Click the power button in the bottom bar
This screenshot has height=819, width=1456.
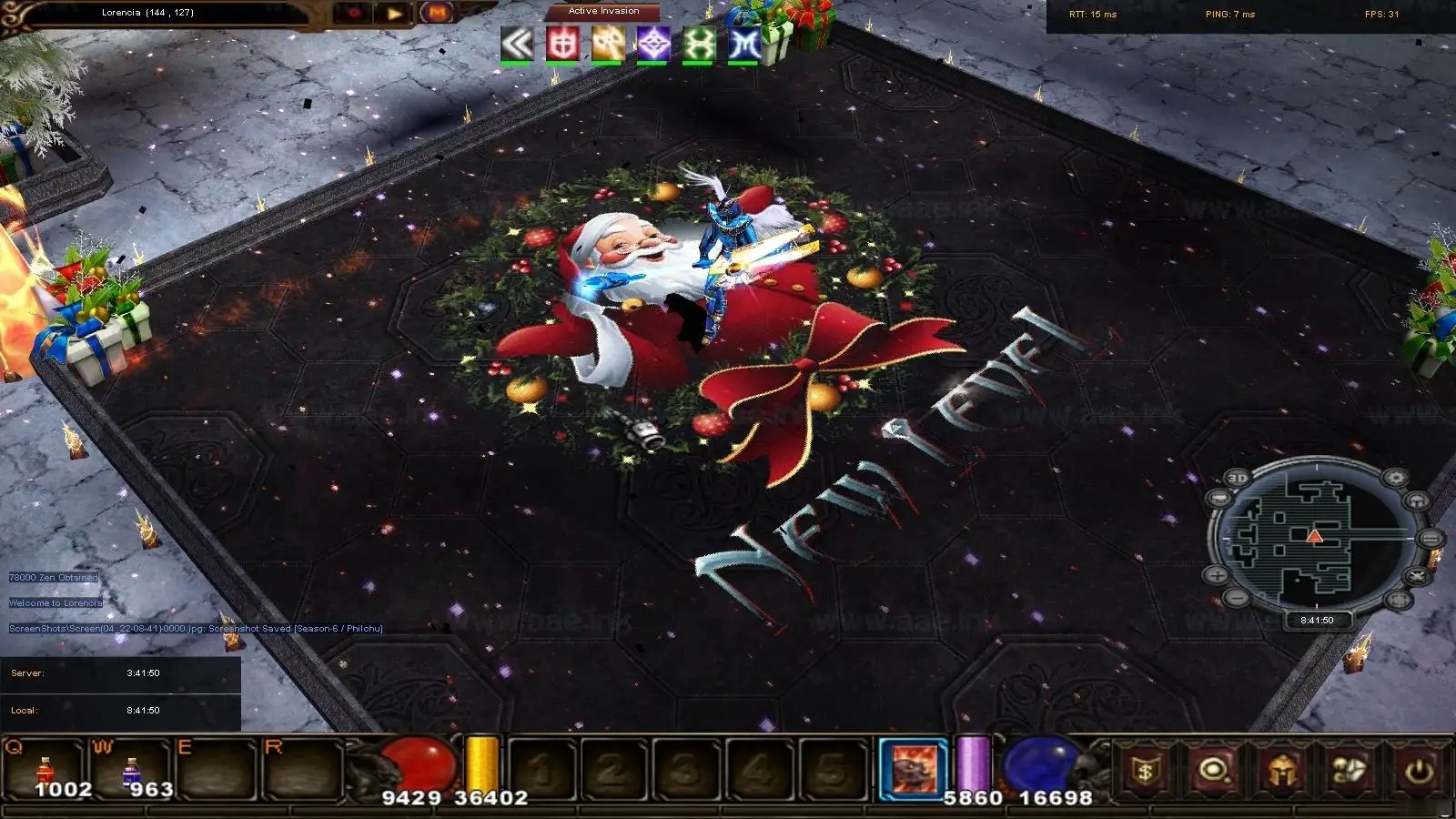pyautogui.click(x=1419, y=771)
